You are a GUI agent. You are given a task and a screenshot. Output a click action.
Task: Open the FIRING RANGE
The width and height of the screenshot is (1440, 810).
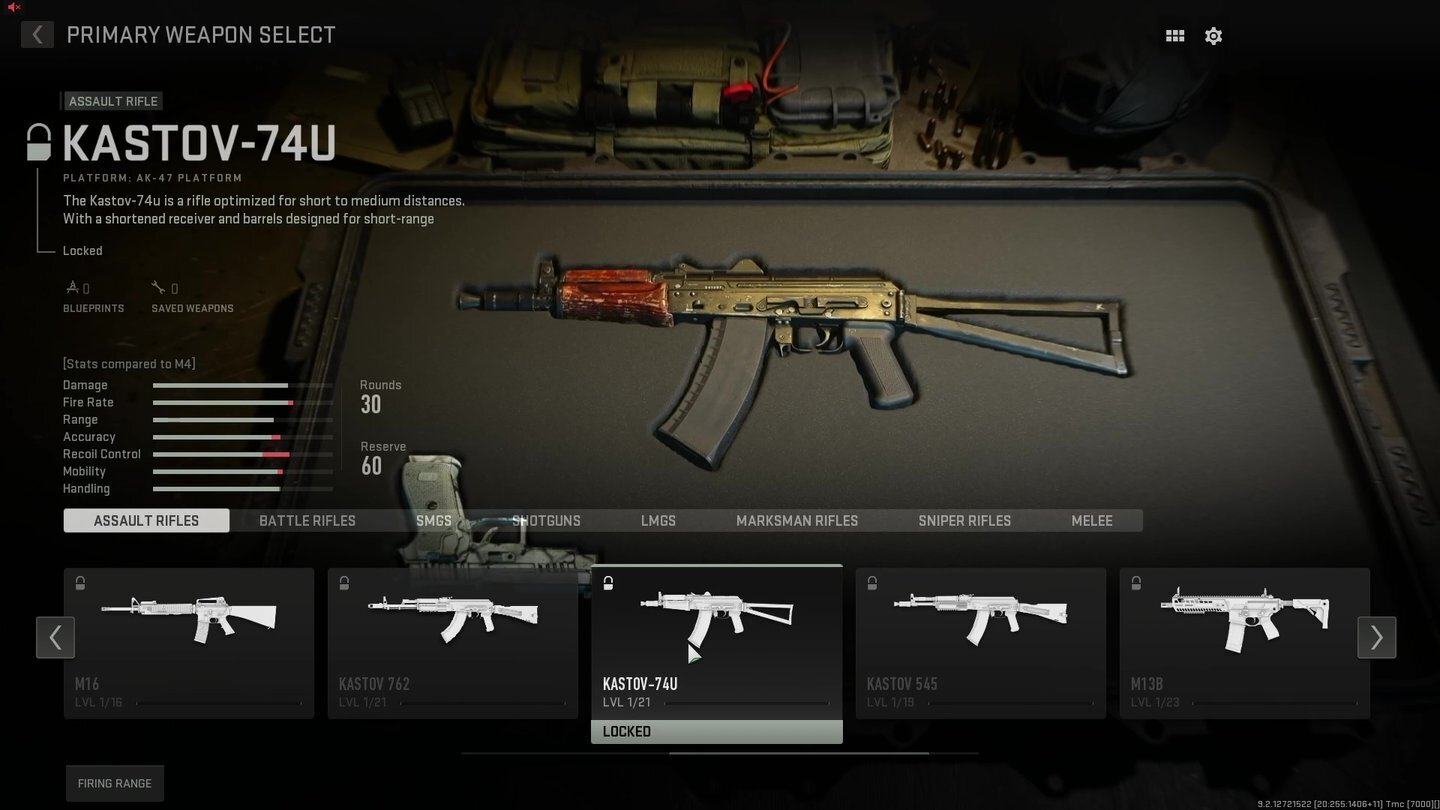pyautogui.click(x=114, y=783)
